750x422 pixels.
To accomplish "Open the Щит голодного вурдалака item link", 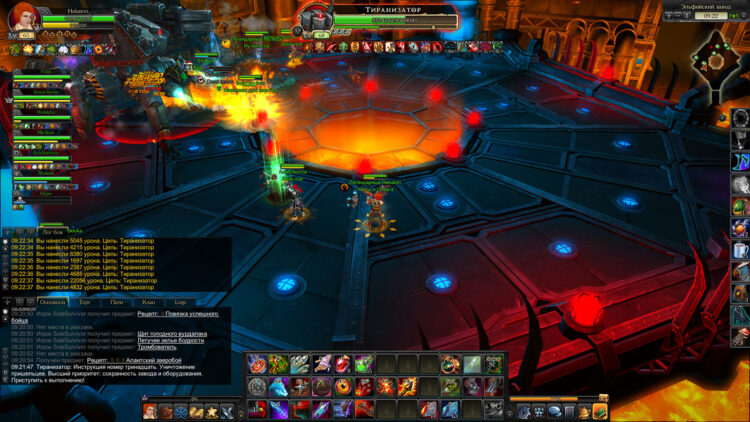I will tap(172, 333).
